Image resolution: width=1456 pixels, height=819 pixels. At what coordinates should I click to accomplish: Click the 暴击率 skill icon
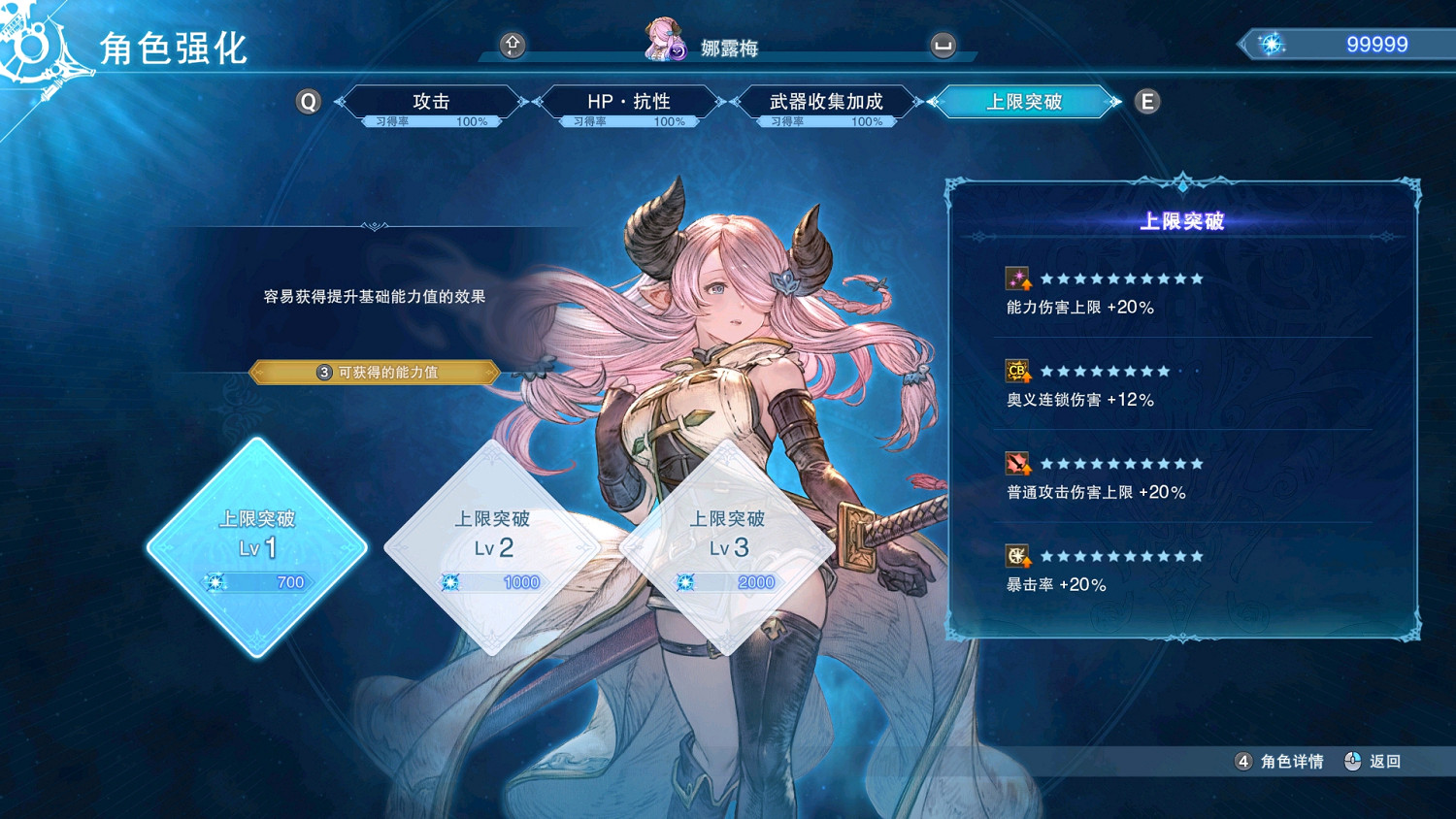[1015, 556]
